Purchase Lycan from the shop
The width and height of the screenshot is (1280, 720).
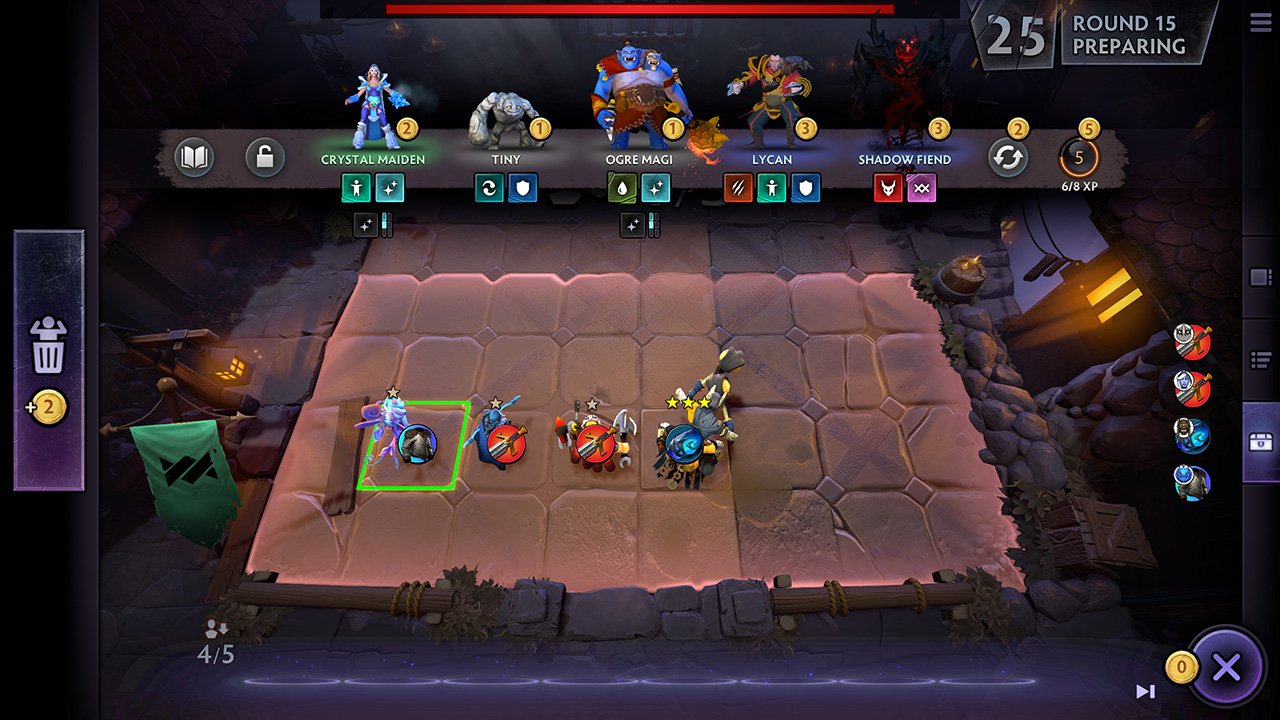pos(773,95)
